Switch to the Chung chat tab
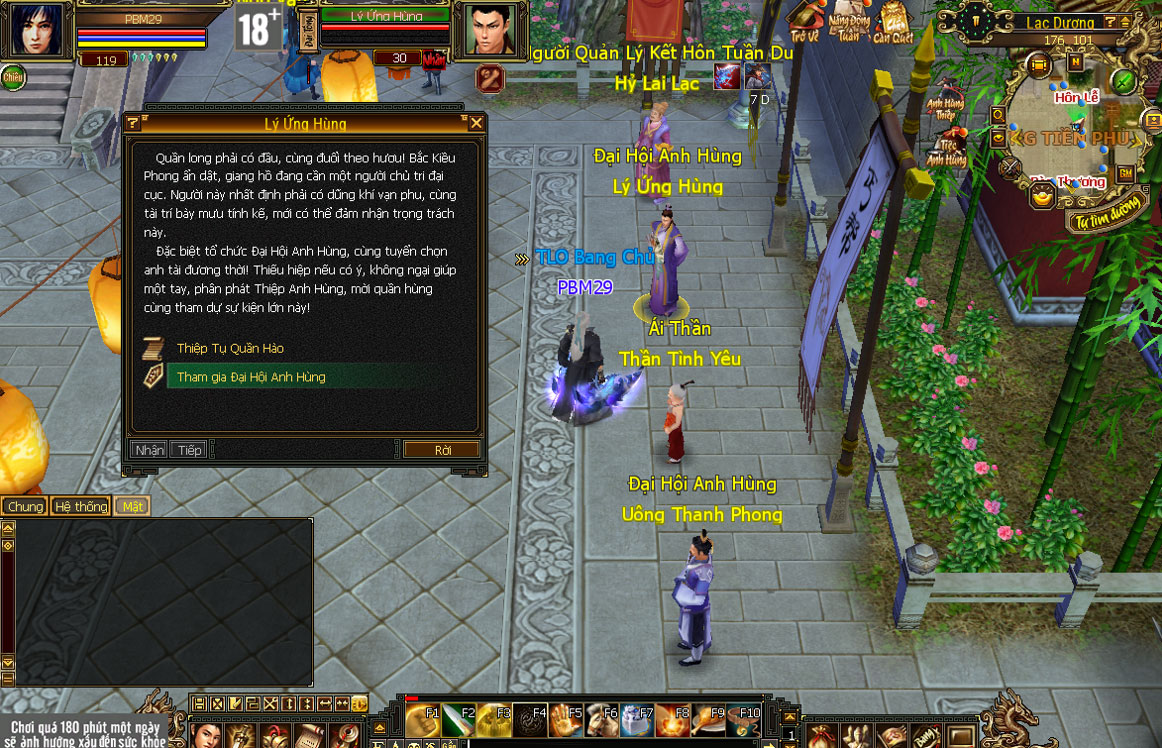 click(25, 506)
